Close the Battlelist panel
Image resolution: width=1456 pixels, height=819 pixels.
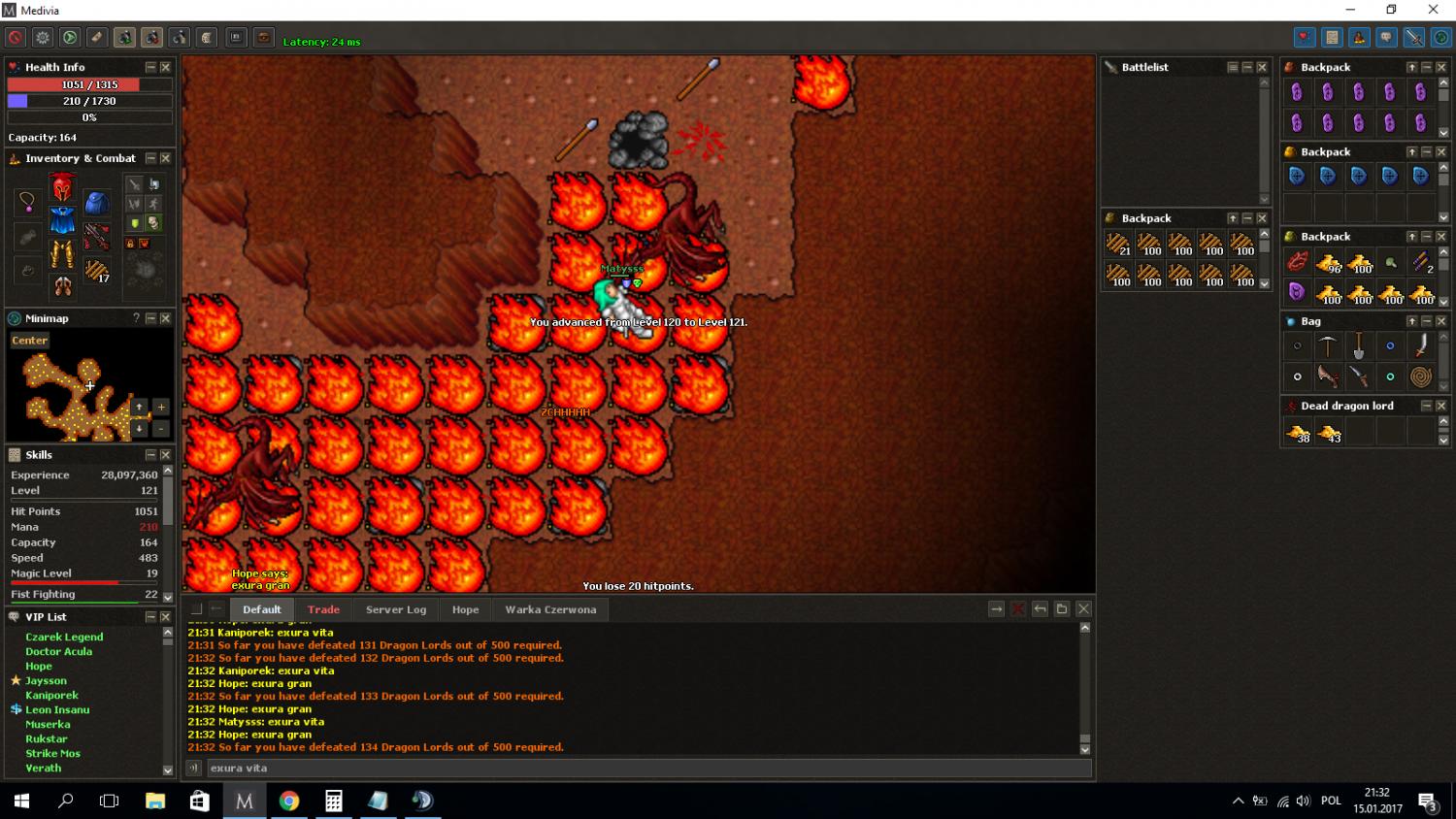[x=1262, y=67]
